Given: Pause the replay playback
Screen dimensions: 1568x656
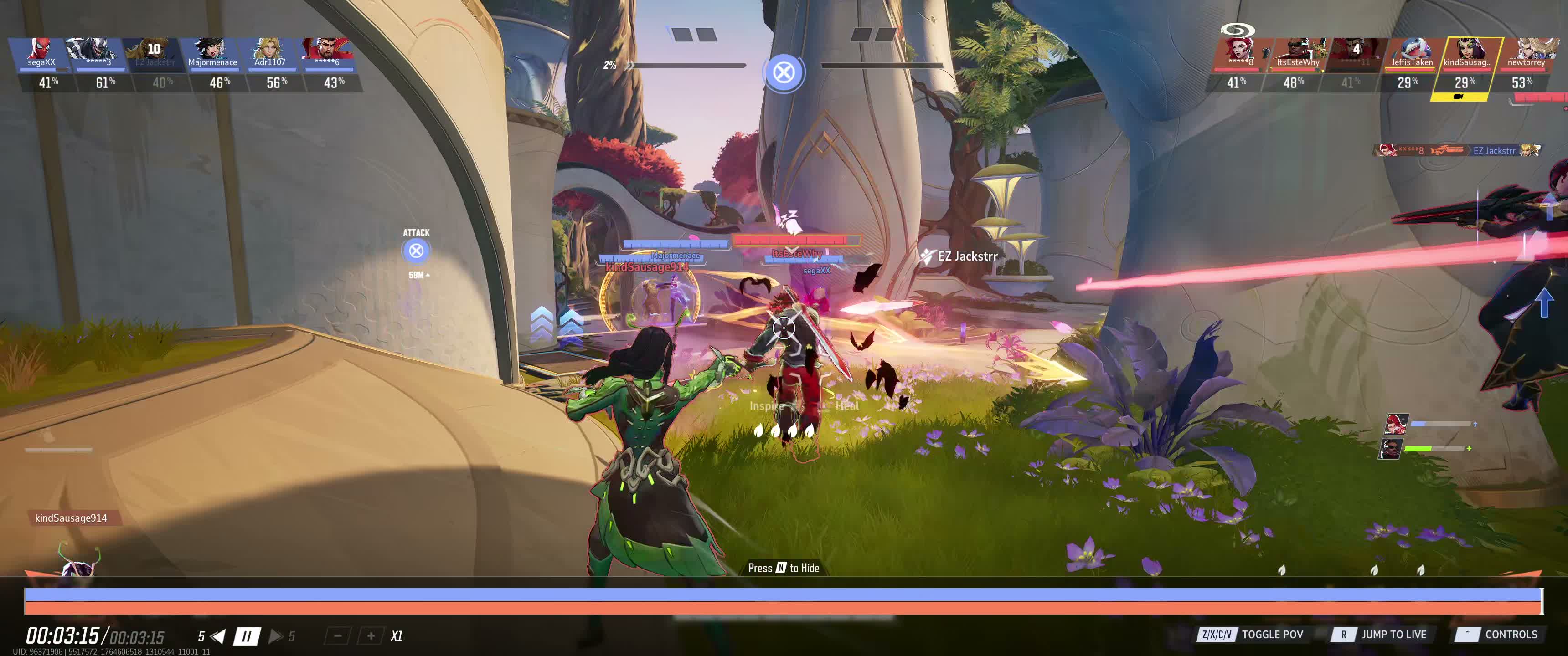Looking at the screenshot, I should (247, 636).
